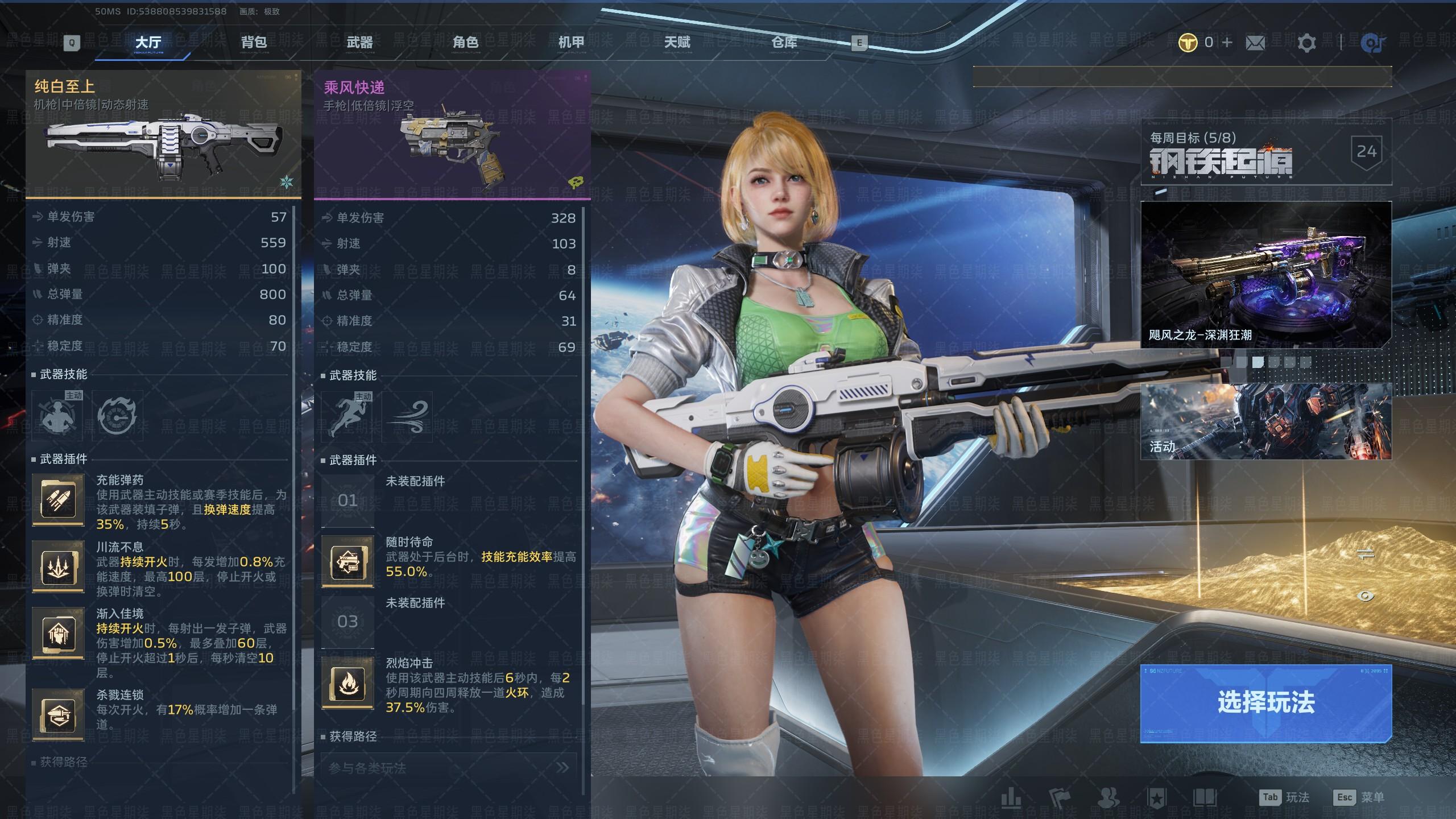The image size is (1456, 819).
Task: Switch to the 仓库 warehouse tab
Action: (784, 42)
